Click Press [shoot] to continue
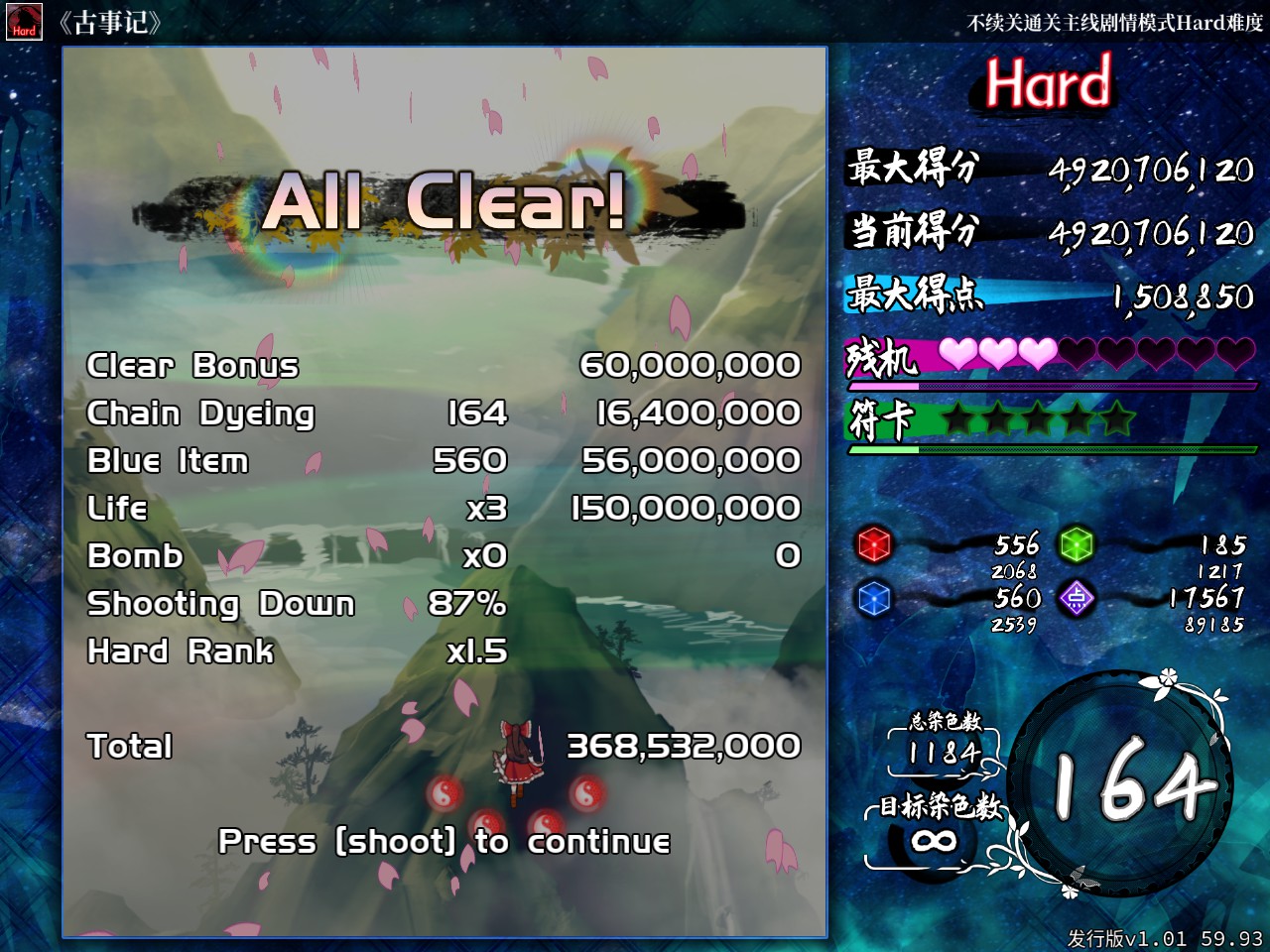This screenshot has height=952, width=1270. pos(445,842)
